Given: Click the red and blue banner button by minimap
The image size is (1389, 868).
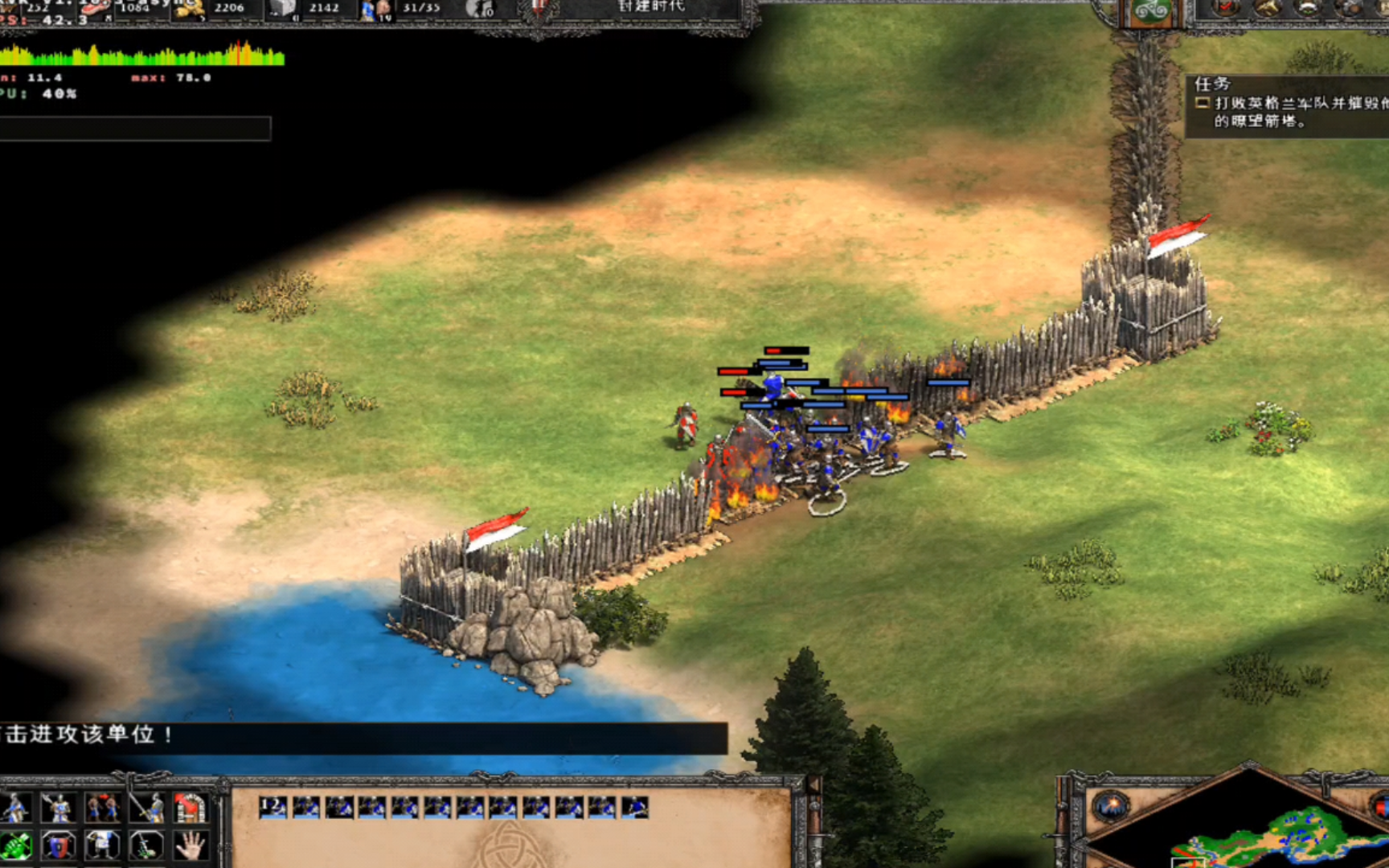Looking at the screenshot, I should click(x=1381, y=805).
